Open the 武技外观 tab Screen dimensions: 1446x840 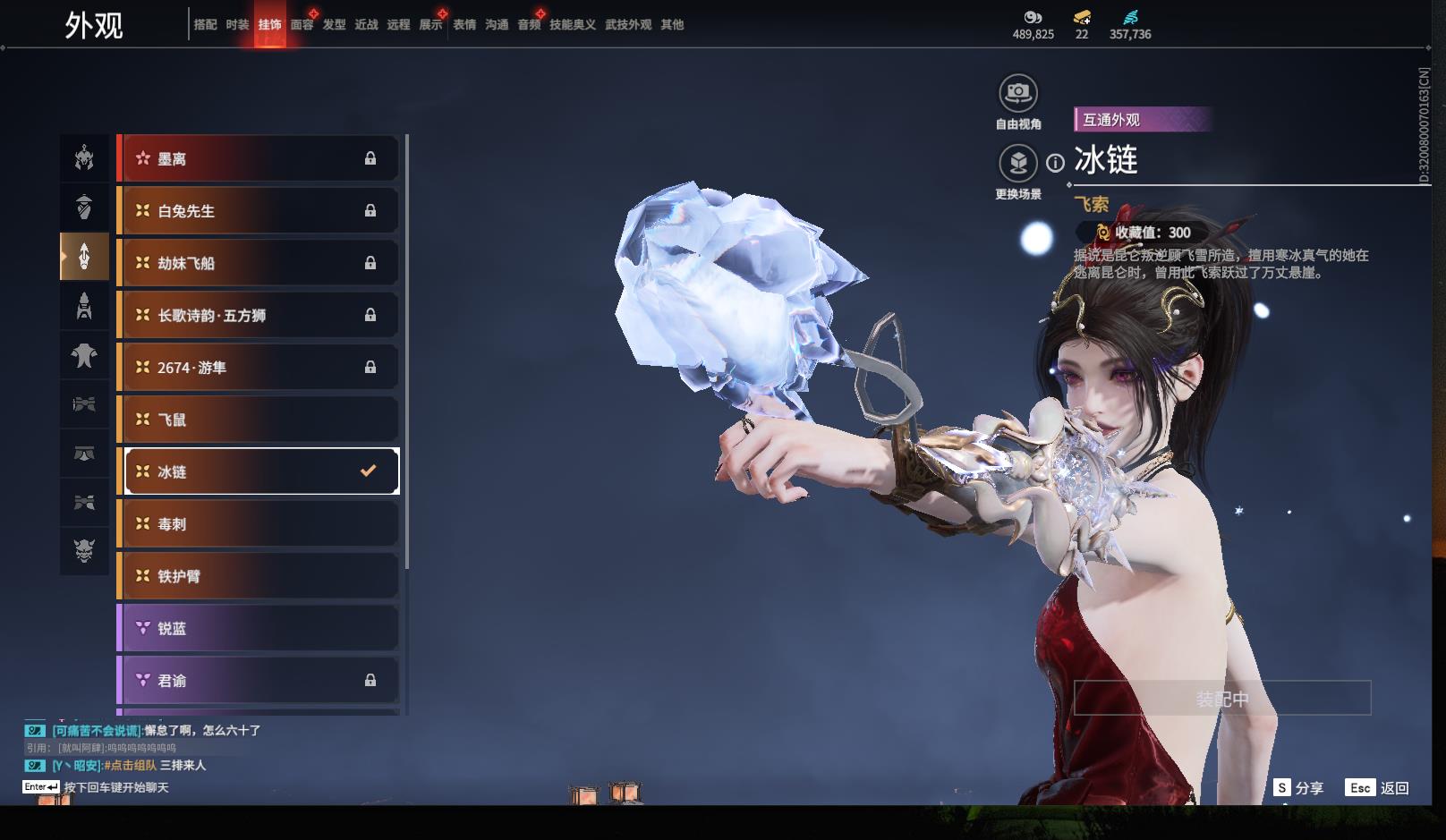(627, 25)
